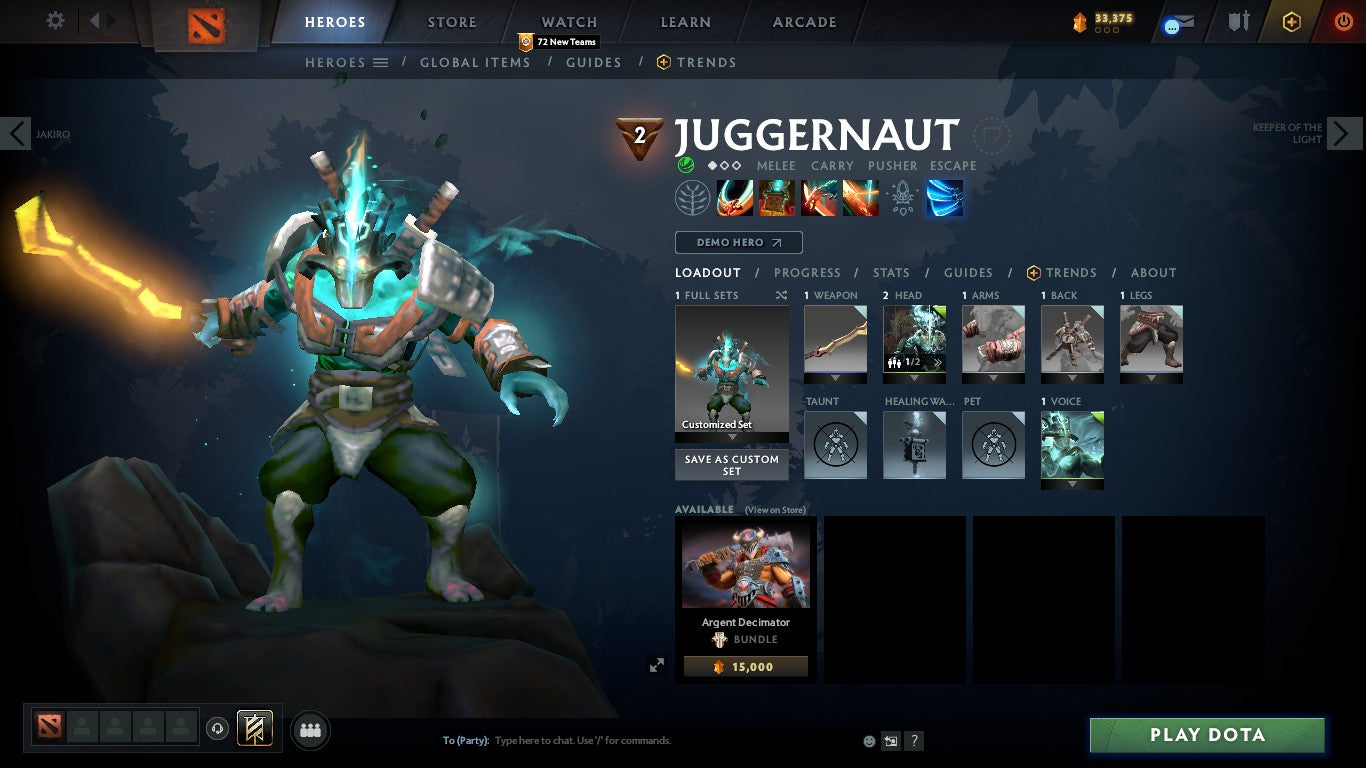Screen dimensions: 1366x768
Task: Click the shard progress dots under 33,375
Action: click(1107, 30)
